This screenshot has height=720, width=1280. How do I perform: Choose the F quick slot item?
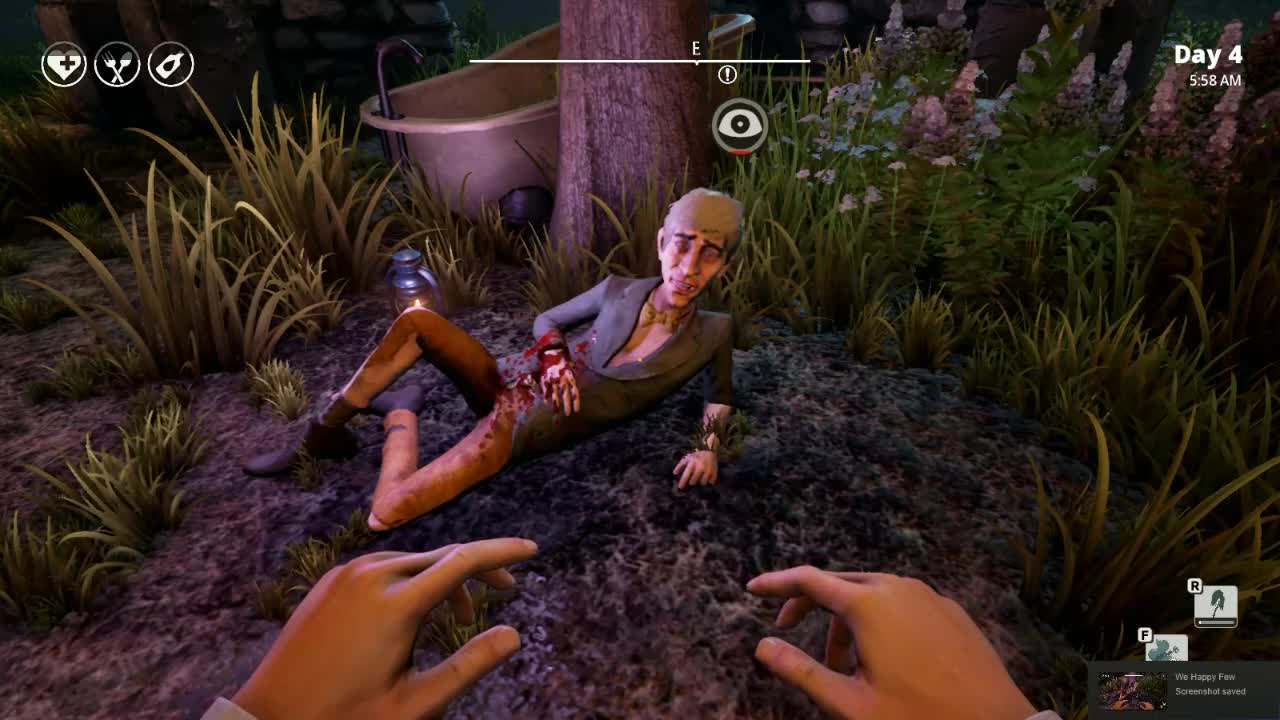click(1166, 649)
